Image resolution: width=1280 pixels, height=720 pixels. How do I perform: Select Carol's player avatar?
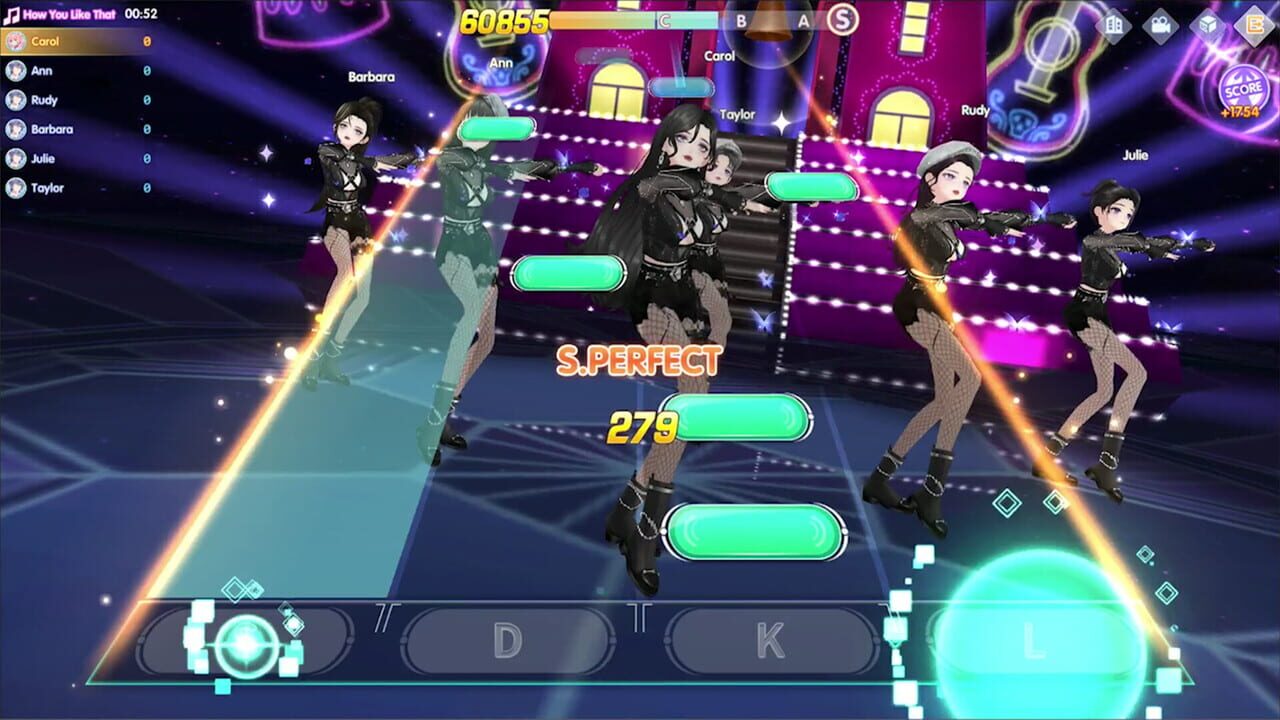16,42
